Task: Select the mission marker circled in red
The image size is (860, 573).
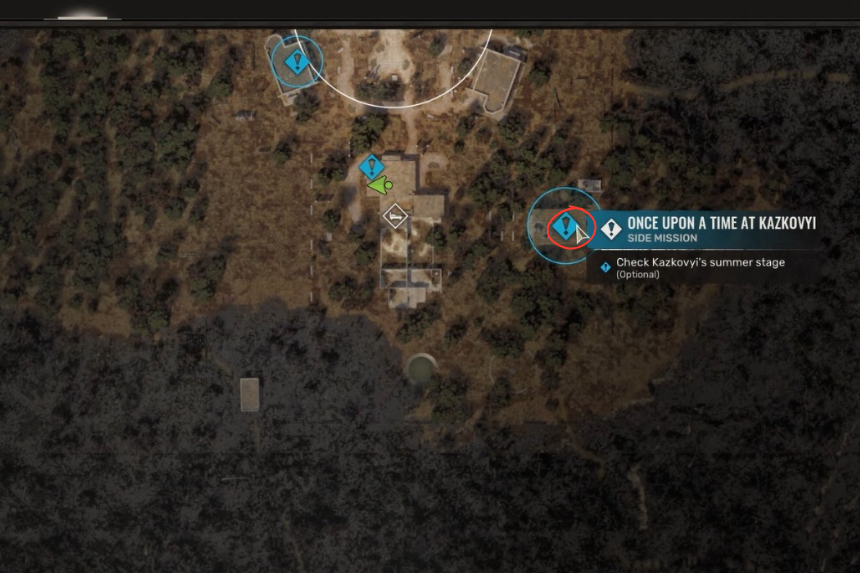Action: [x=565, y=226]
